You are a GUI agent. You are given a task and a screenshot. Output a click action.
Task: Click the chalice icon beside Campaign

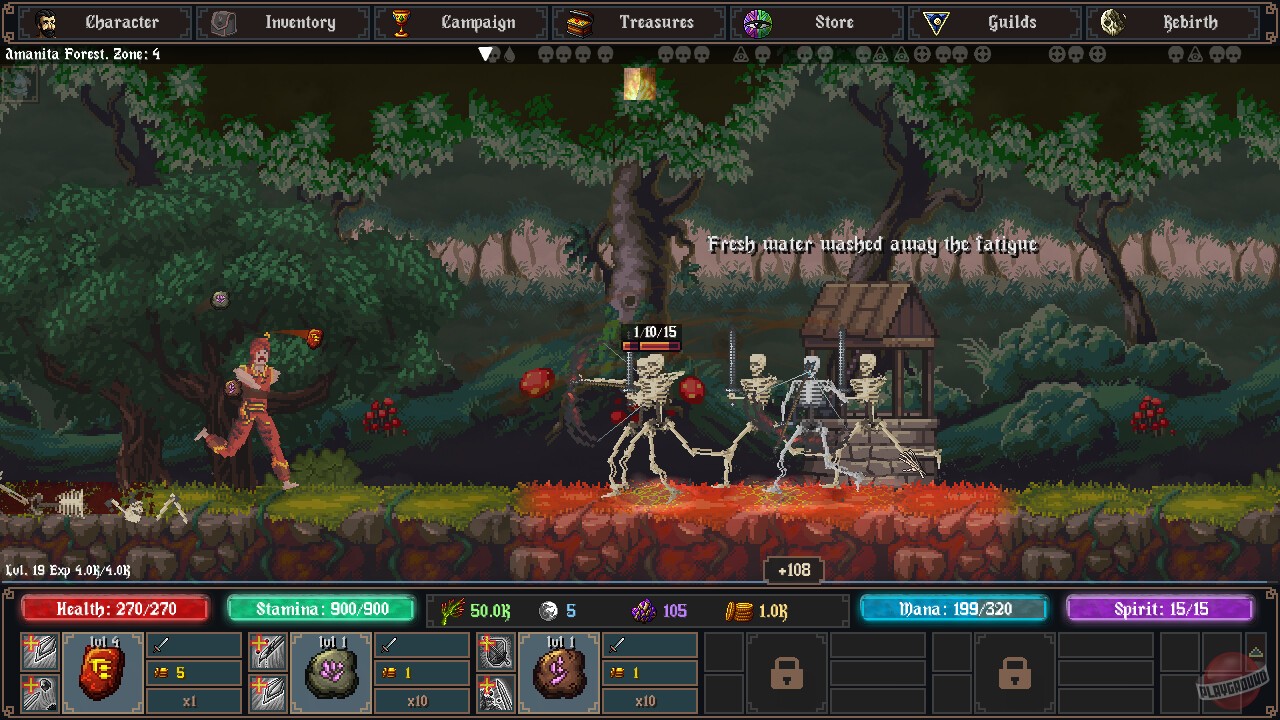pos(401,22)
